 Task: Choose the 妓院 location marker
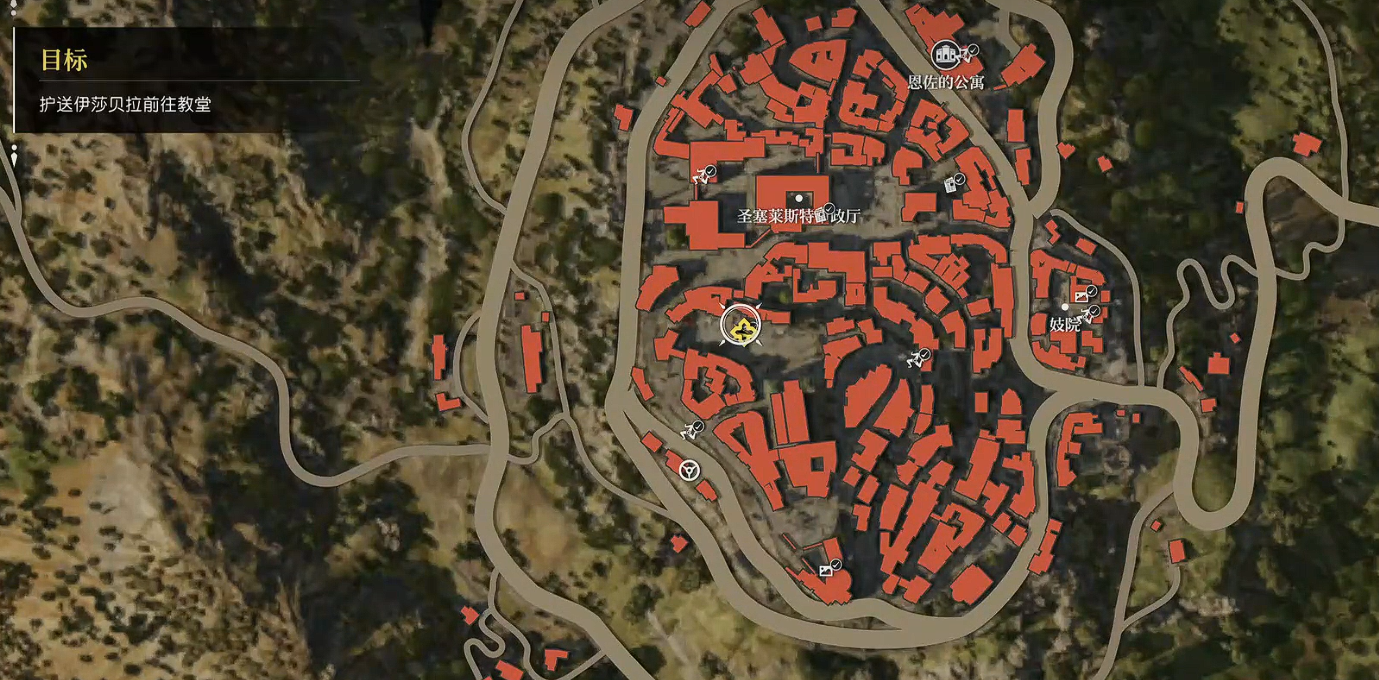[x=1065, y=308]
